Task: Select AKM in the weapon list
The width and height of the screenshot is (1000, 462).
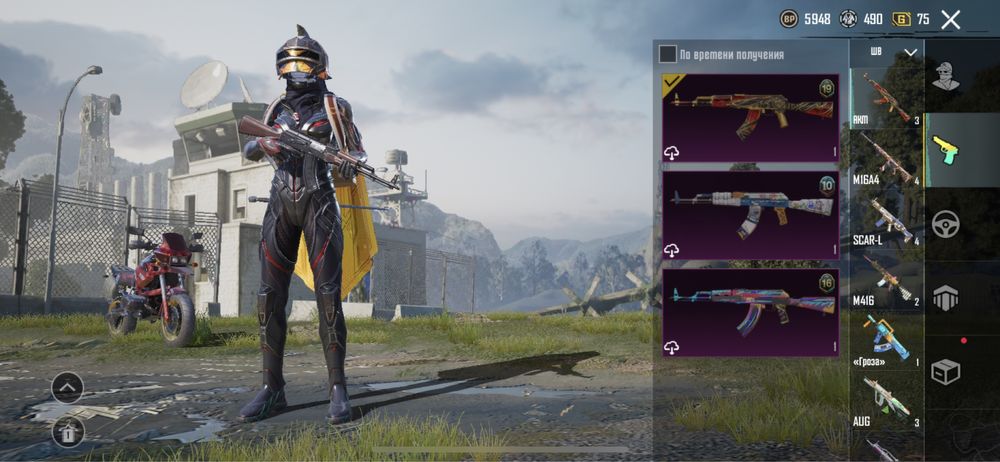Action: [886, 97]
